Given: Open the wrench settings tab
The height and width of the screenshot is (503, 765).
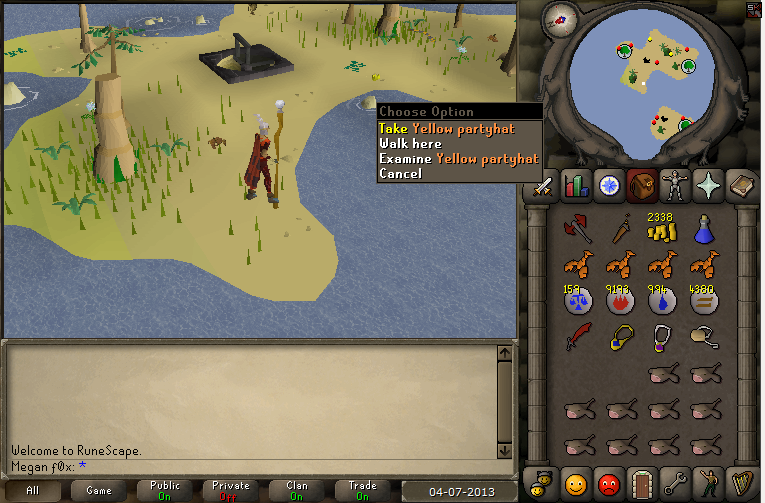Looking at the screenshot, I should click(x=675, y=483).
